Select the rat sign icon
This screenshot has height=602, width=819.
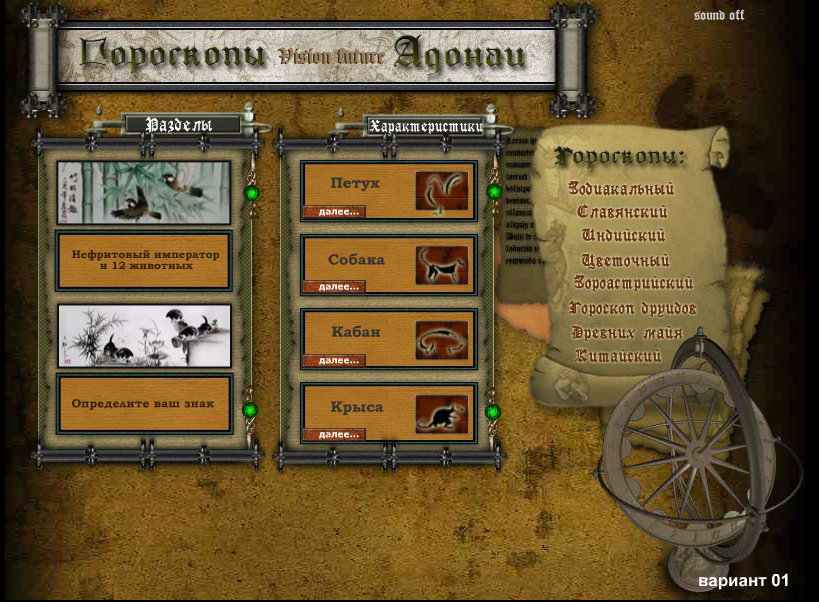coord(441,413)
